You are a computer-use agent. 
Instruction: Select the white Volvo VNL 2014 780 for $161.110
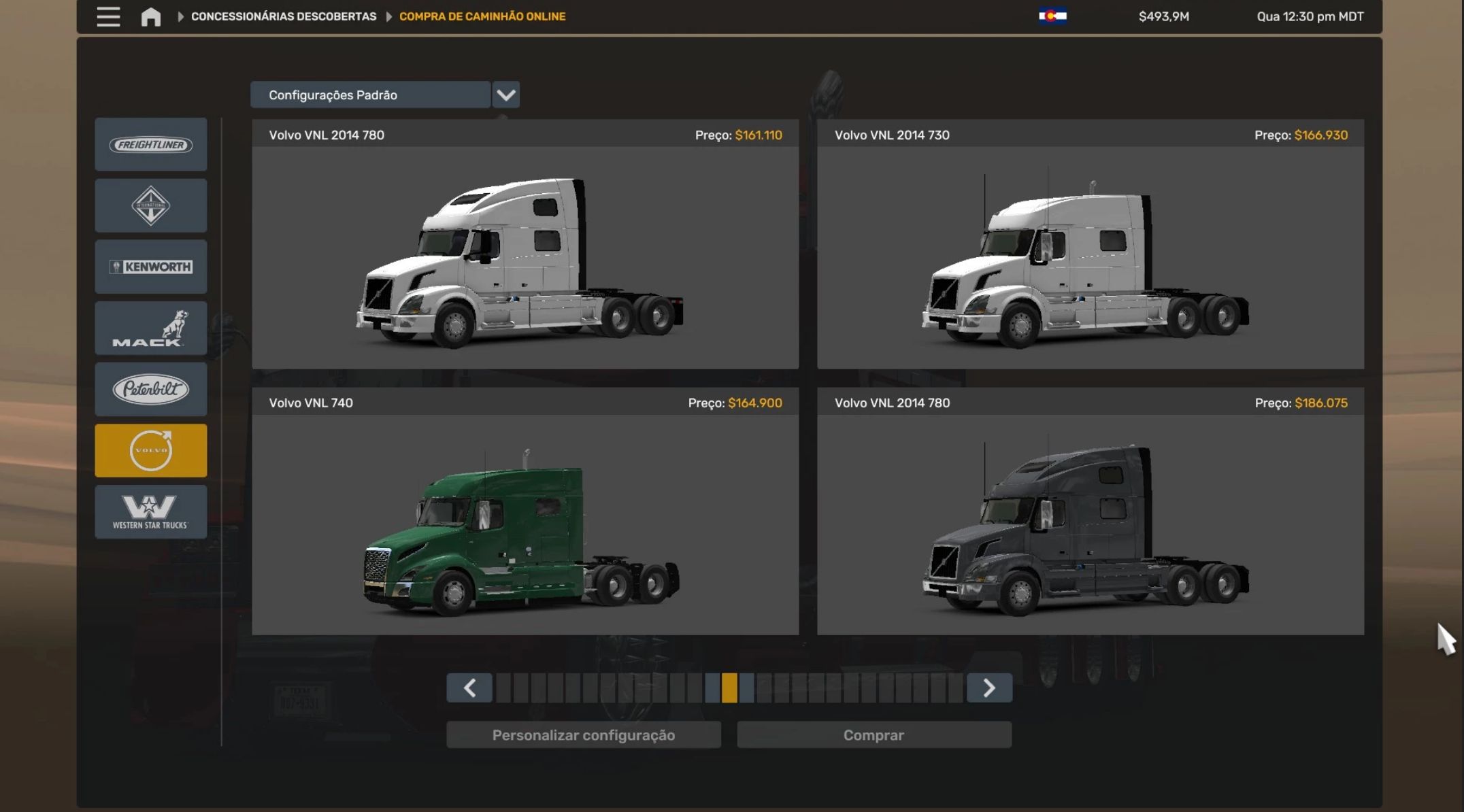pos(525,257)
